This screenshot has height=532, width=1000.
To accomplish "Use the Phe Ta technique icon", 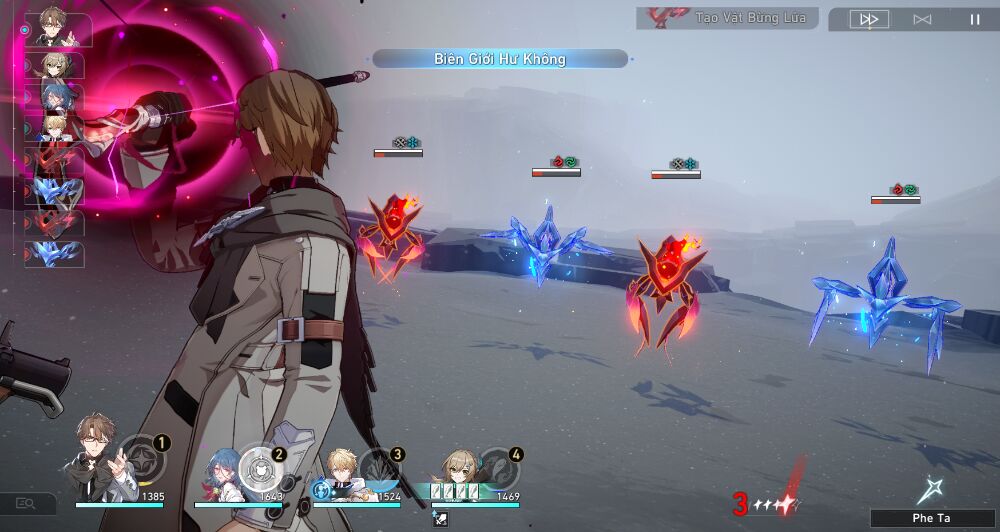I will coord(930,491).
